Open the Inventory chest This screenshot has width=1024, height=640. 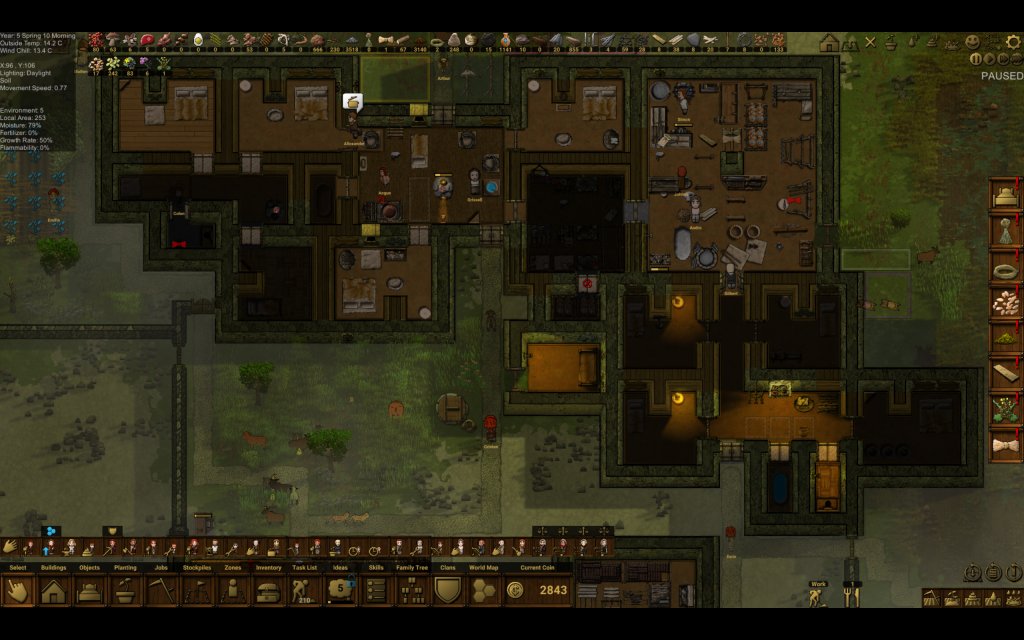coord(268,590)
